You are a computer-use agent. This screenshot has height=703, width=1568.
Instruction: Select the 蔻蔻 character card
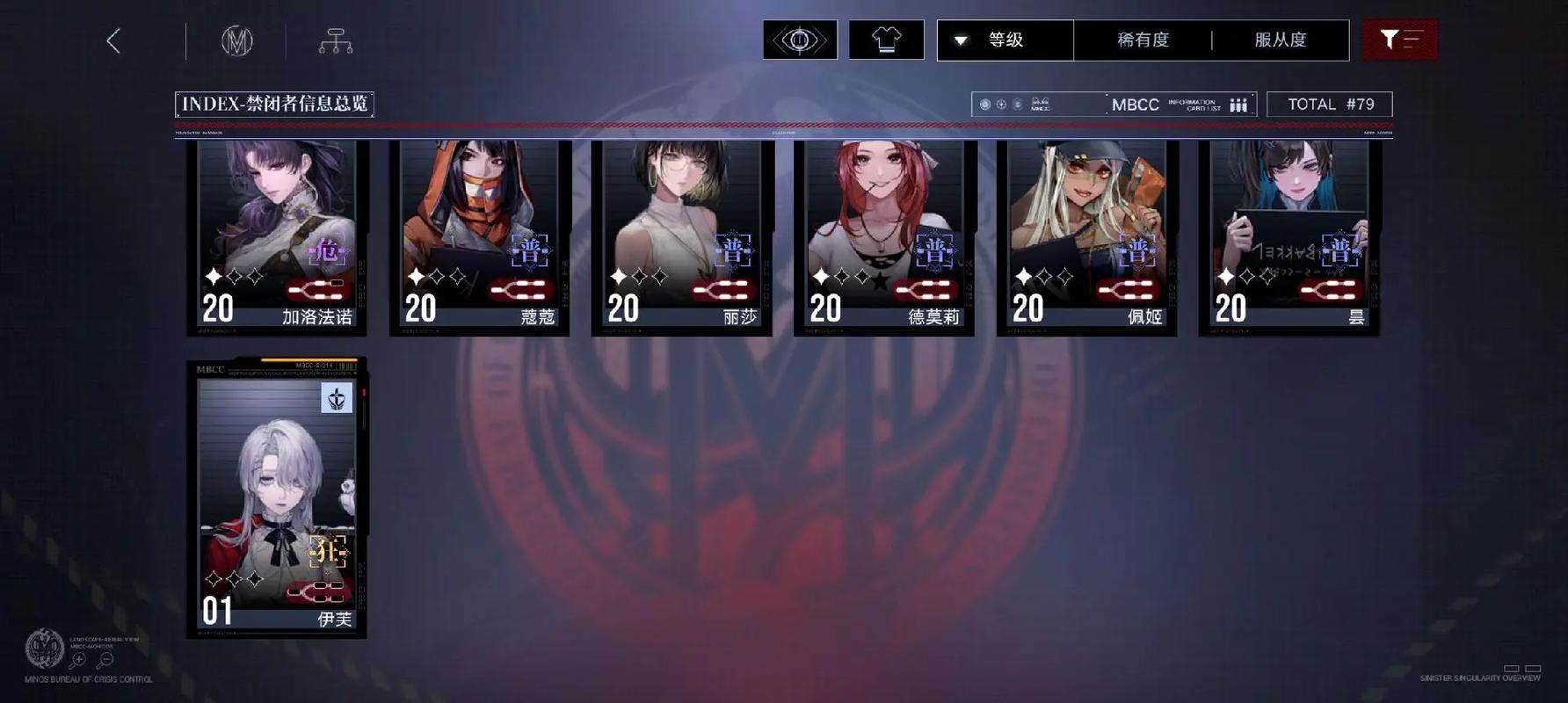tap(480, 237)
